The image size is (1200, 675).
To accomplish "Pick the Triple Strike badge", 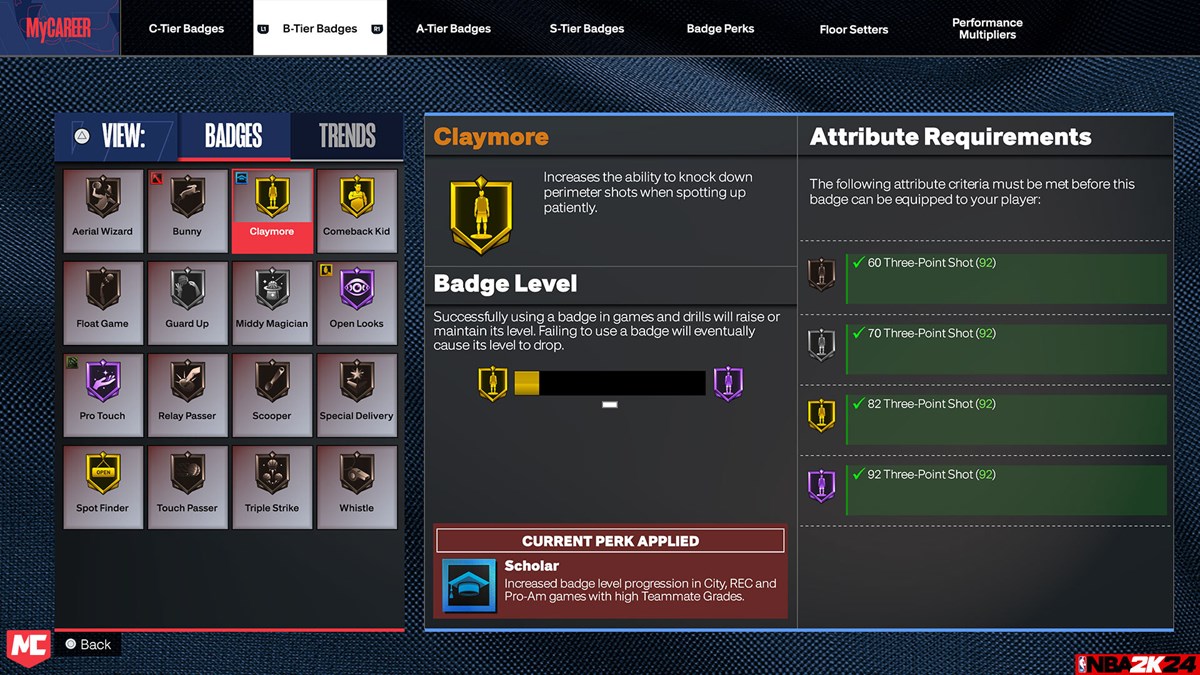I will tap(272, 486).
